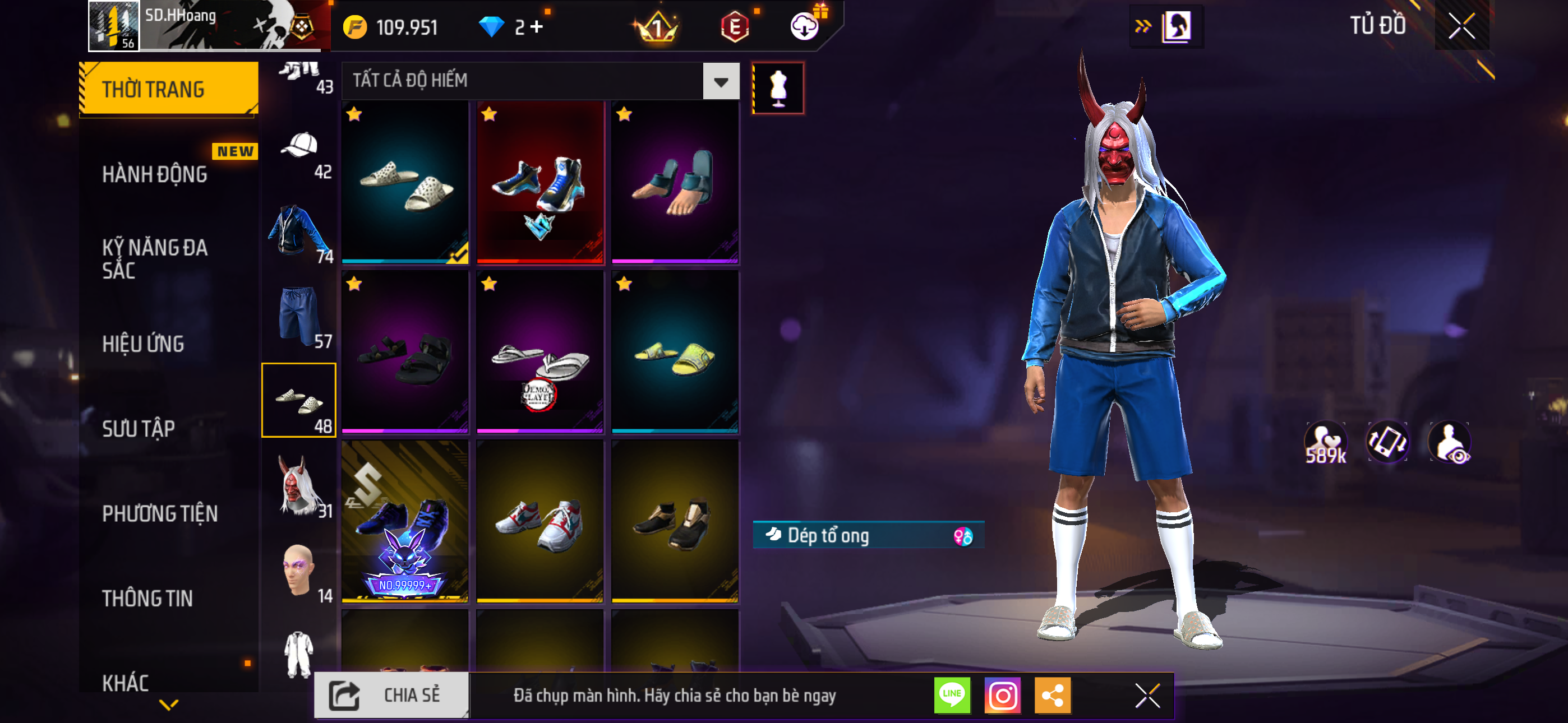Select the white and red sneakers
Screen dimensions: 1568x723
[x=540, y=522]
